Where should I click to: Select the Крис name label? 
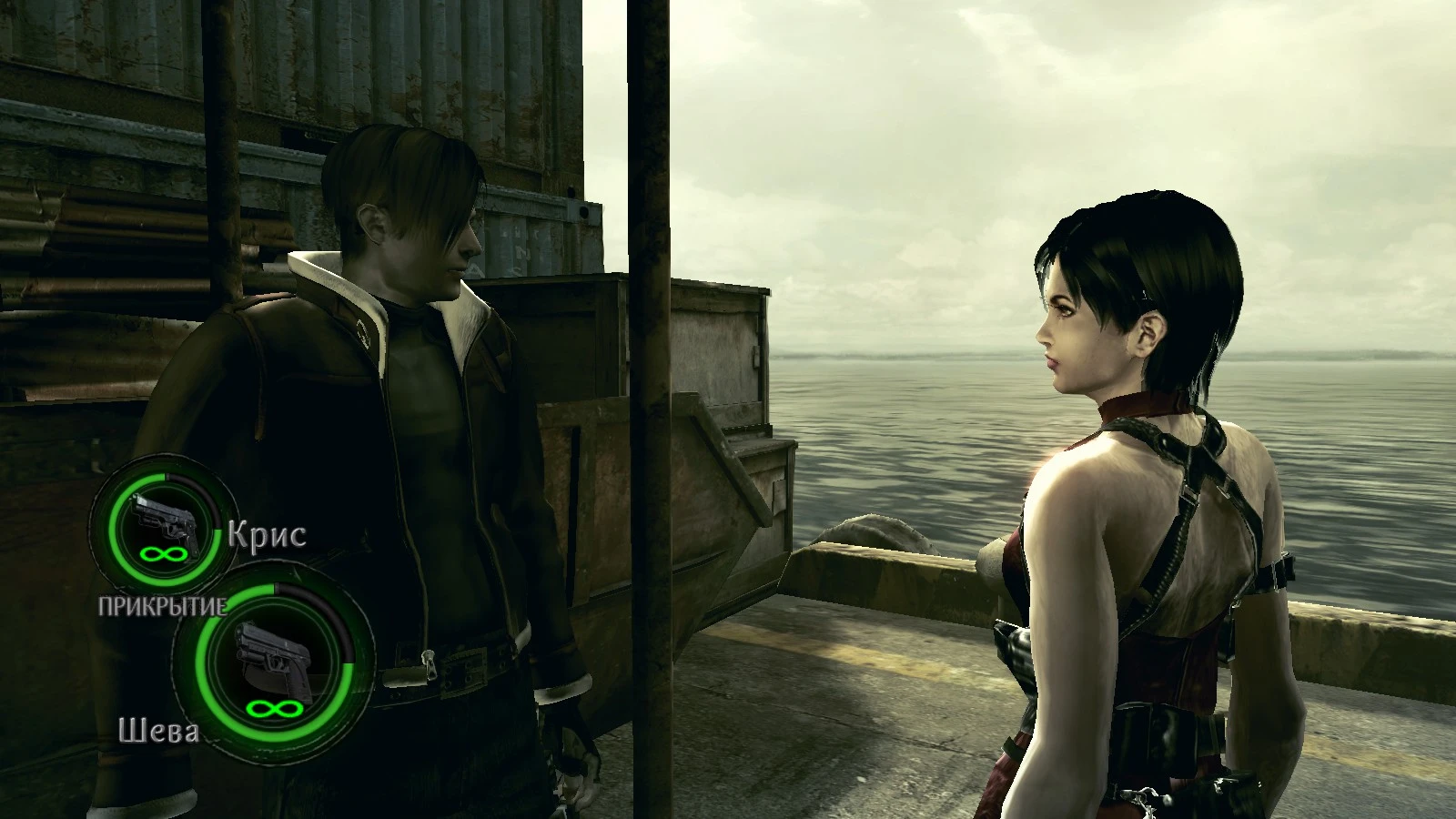click(267, 535)
